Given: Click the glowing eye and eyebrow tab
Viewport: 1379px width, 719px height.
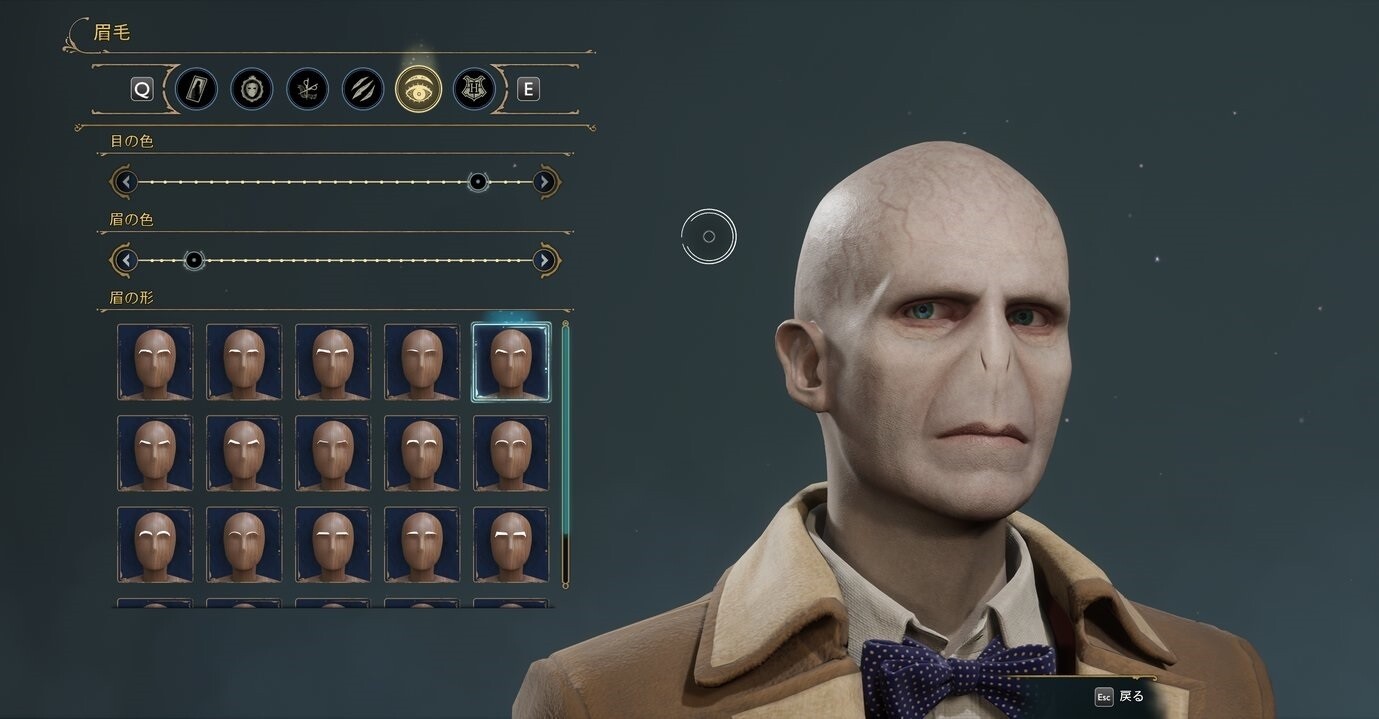Looking at the screenshot, I should [419, 89].
